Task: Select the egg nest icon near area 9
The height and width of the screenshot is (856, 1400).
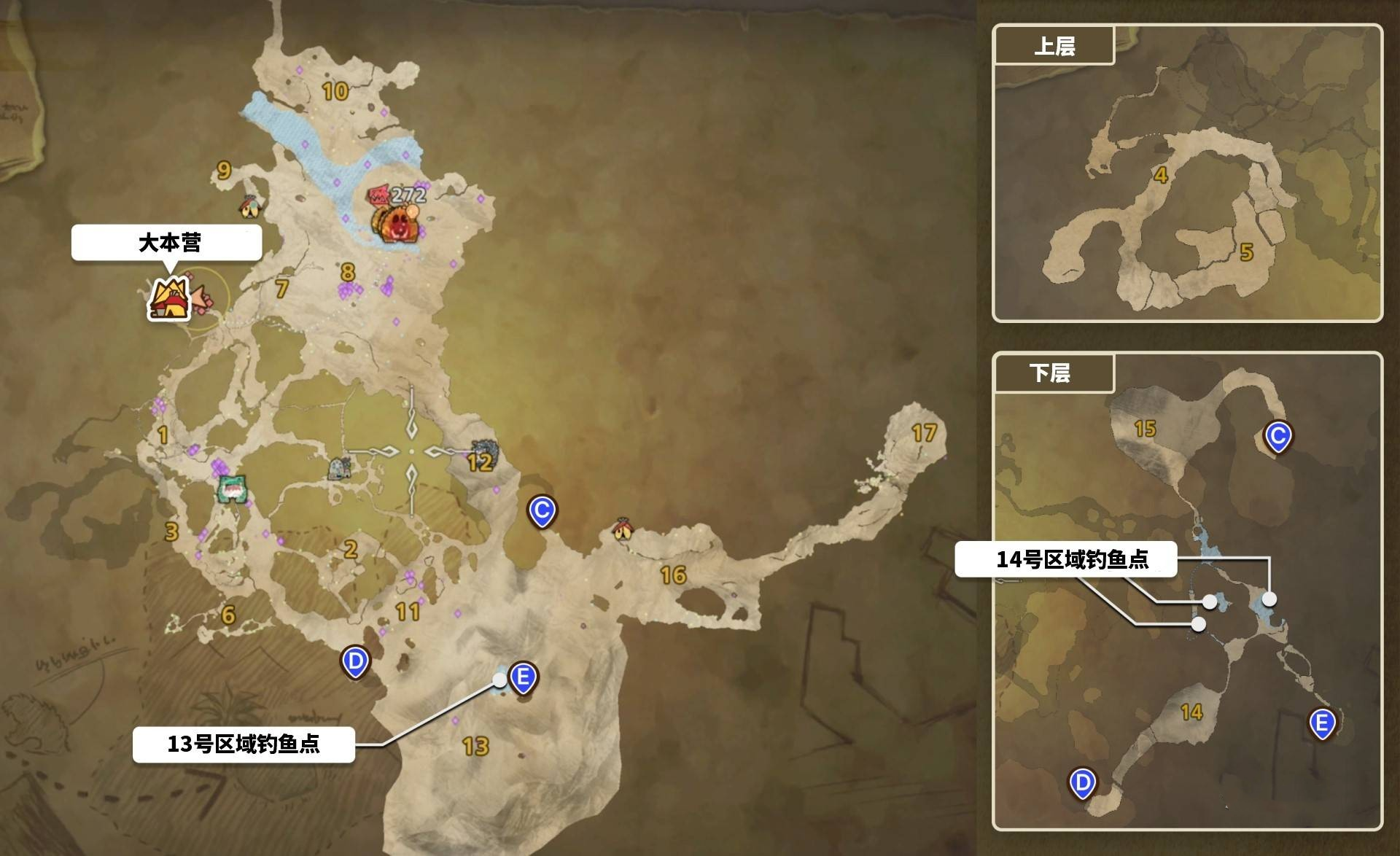Action: pyautogui.click(x=249, y=208)
